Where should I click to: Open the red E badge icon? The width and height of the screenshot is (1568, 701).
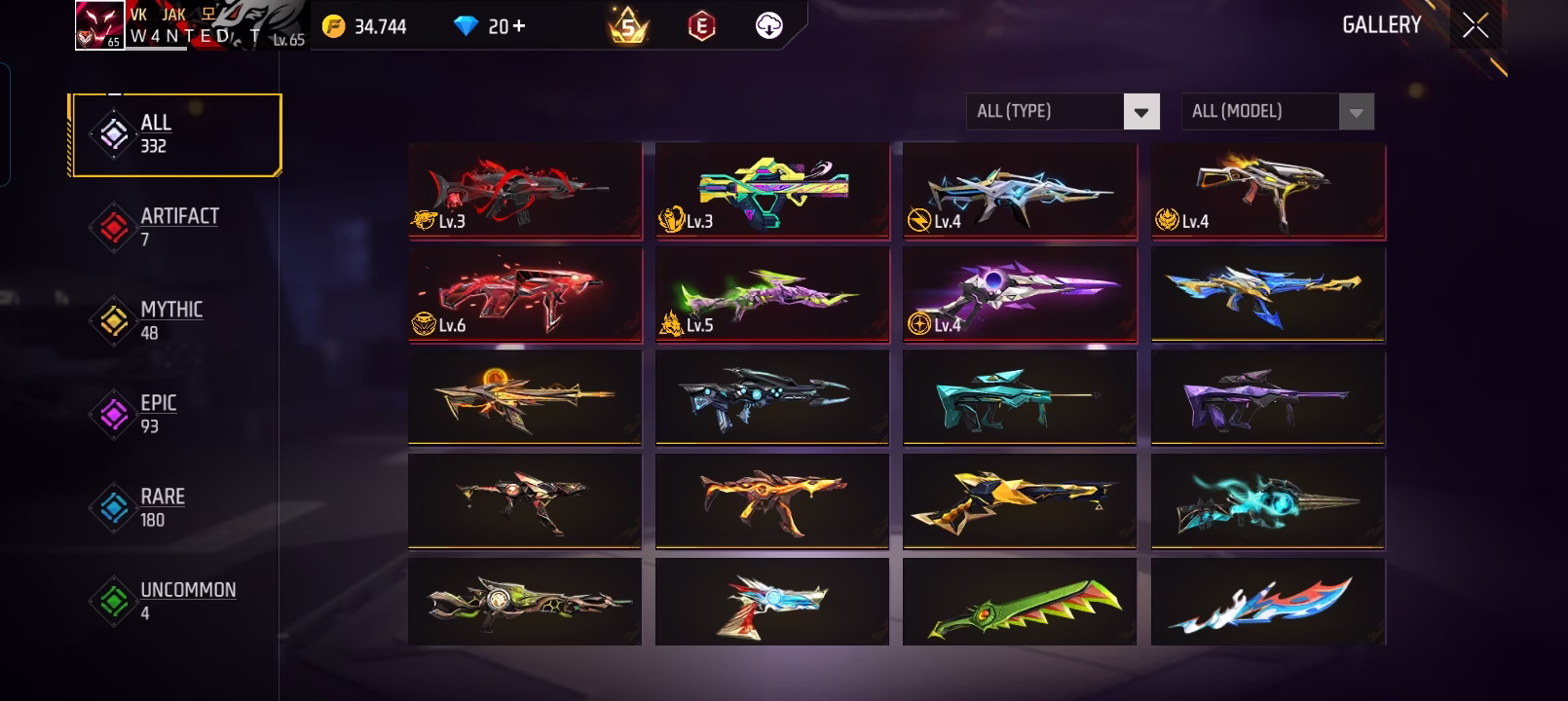click(x=700, y=26)
